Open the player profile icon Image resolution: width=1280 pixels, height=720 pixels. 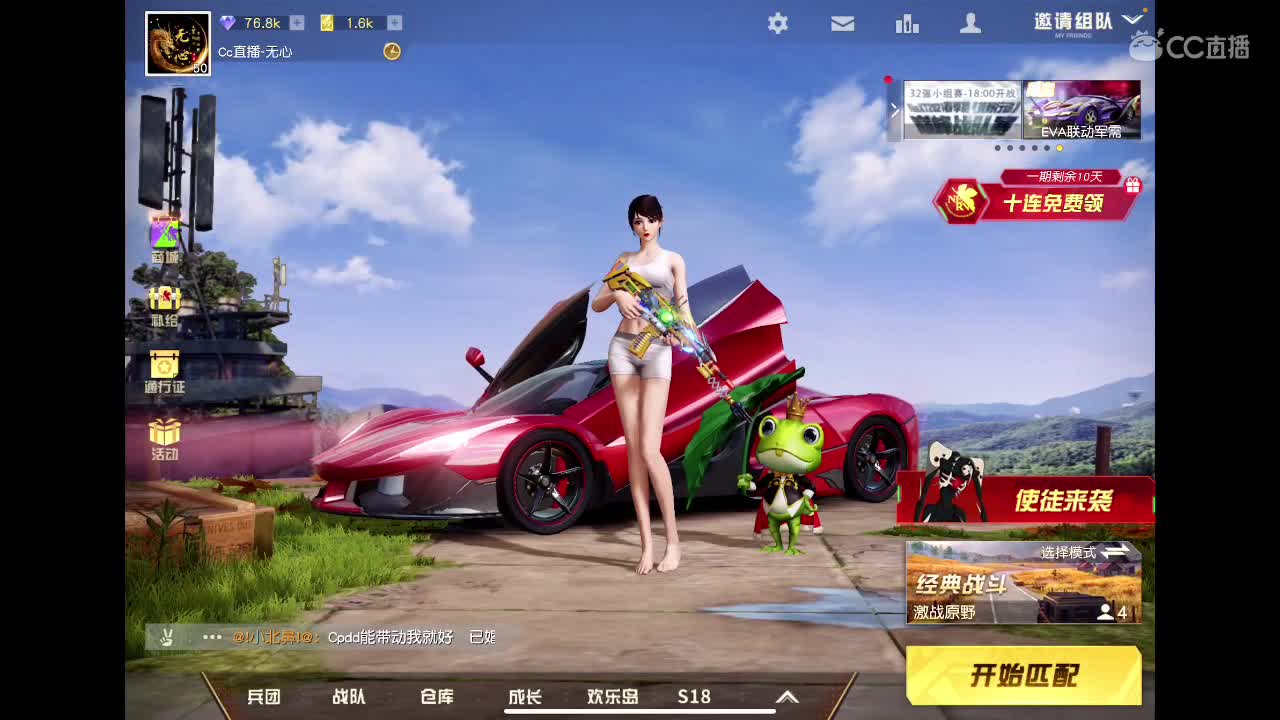pos(970,22)
